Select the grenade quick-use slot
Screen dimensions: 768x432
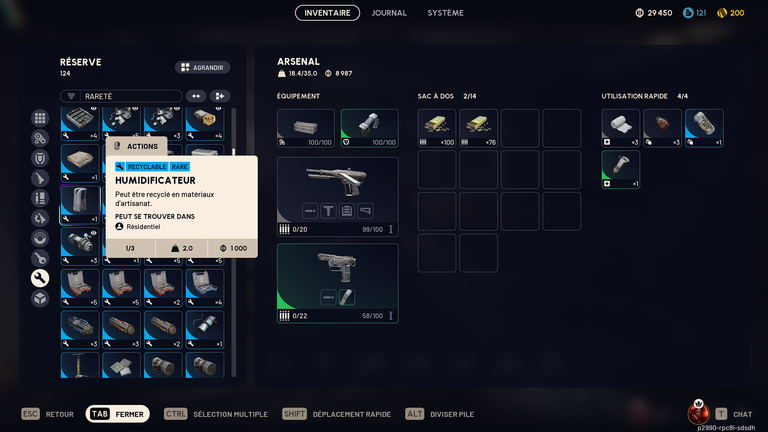point(662,128)
